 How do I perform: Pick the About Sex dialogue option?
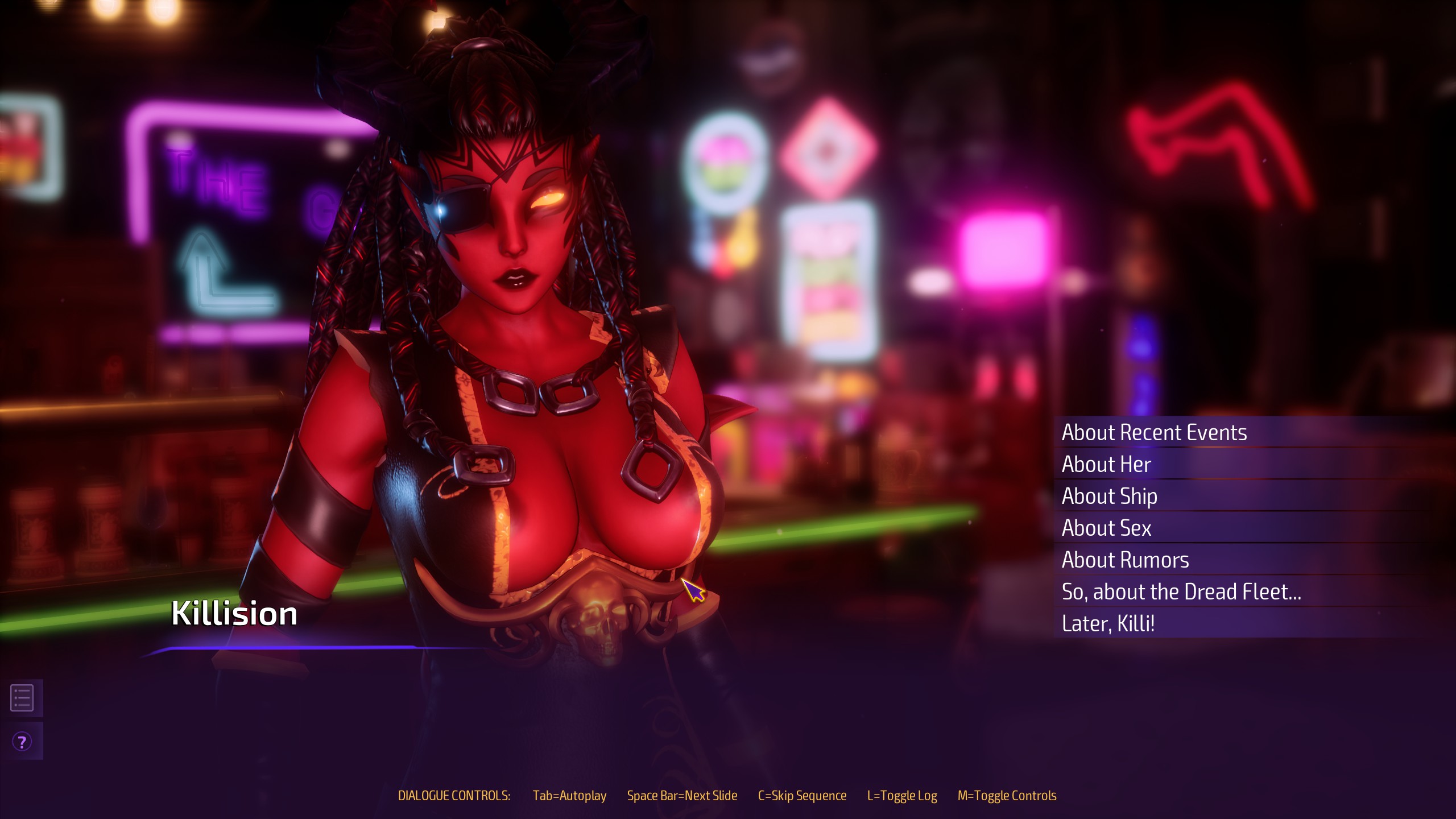1106,528
